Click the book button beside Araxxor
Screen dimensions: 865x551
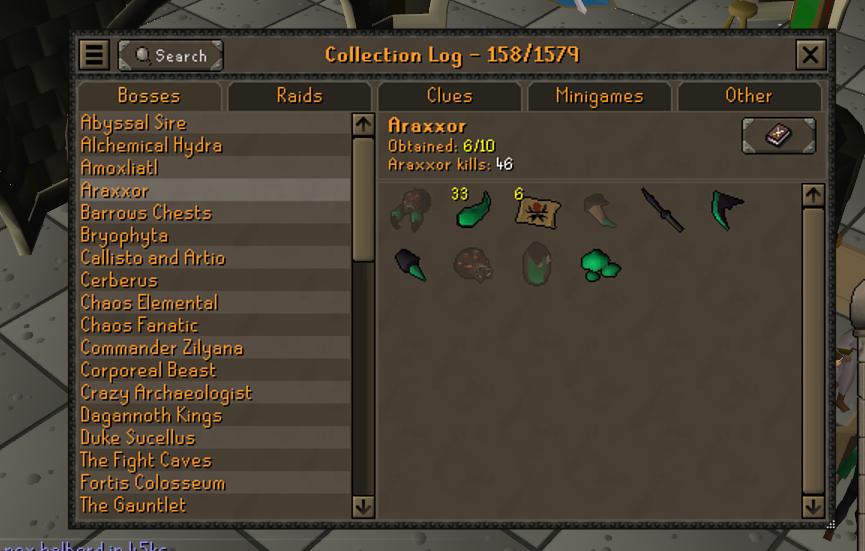[x=778, y=136]
